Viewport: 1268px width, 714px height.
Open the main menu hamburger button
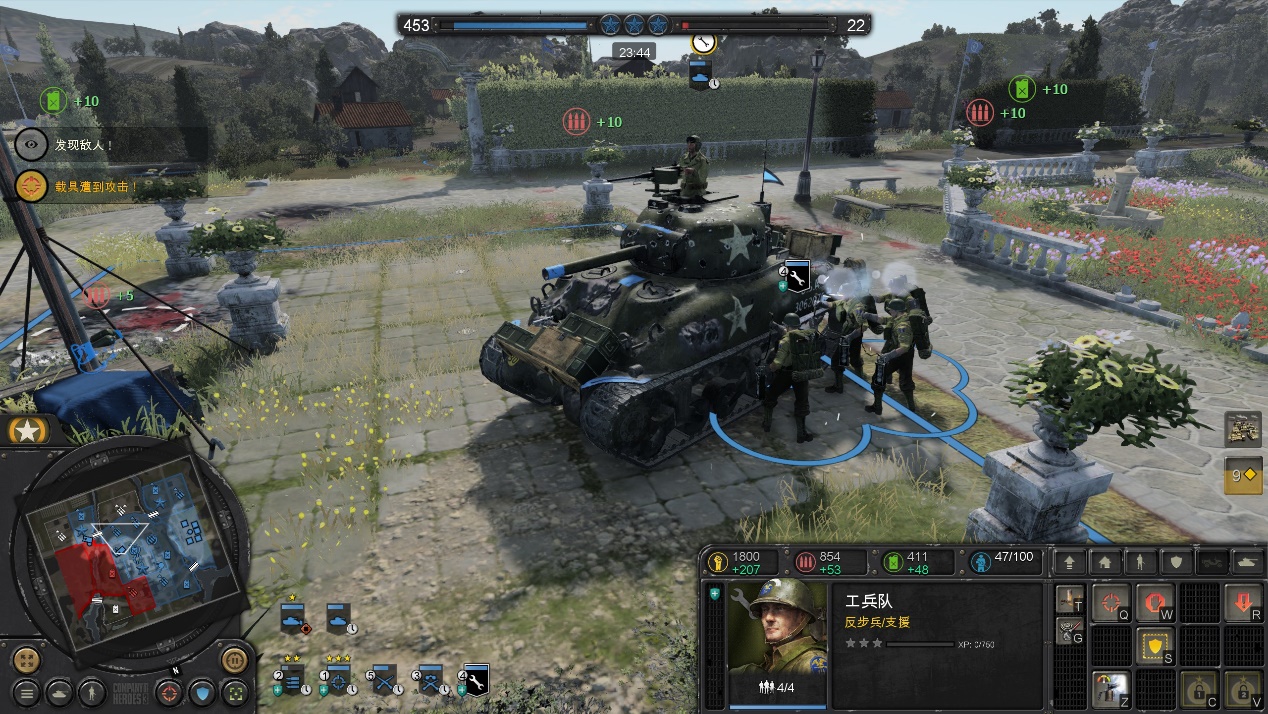click(x=27, y=691)
